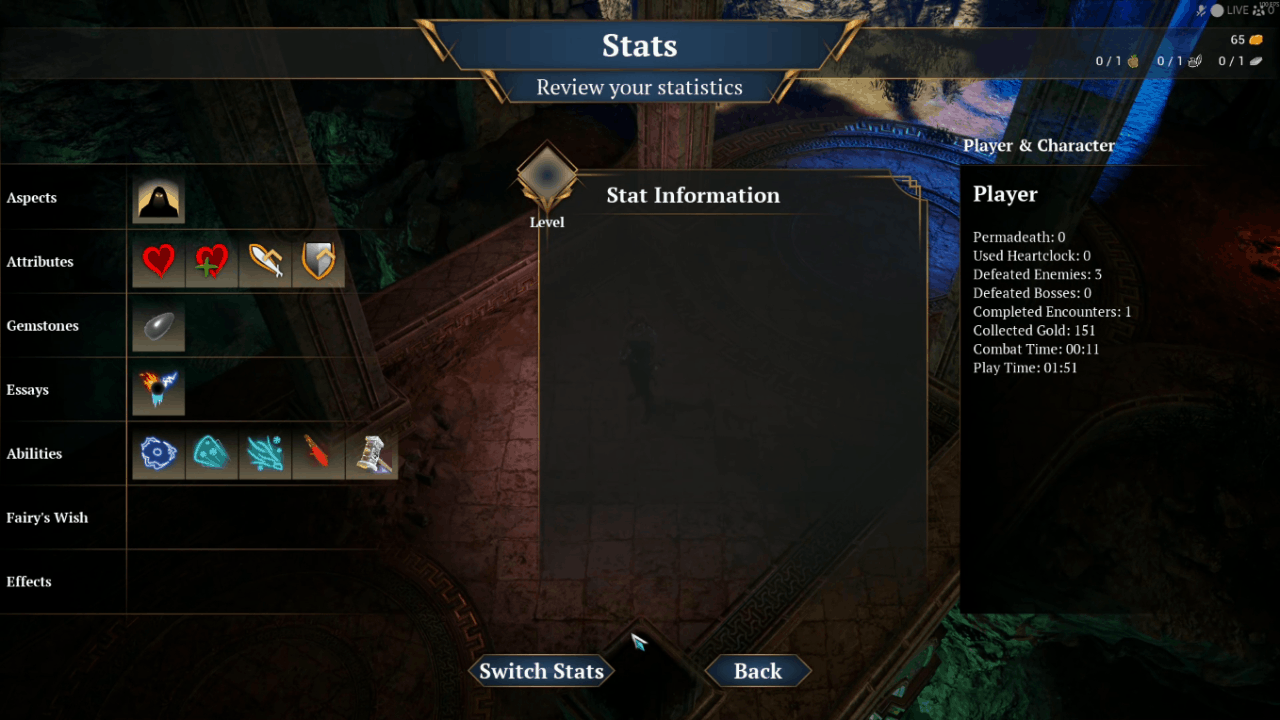Screen dimensions: 1280x720
Task: Click the Switch Stats button
Action: [541, 671]
